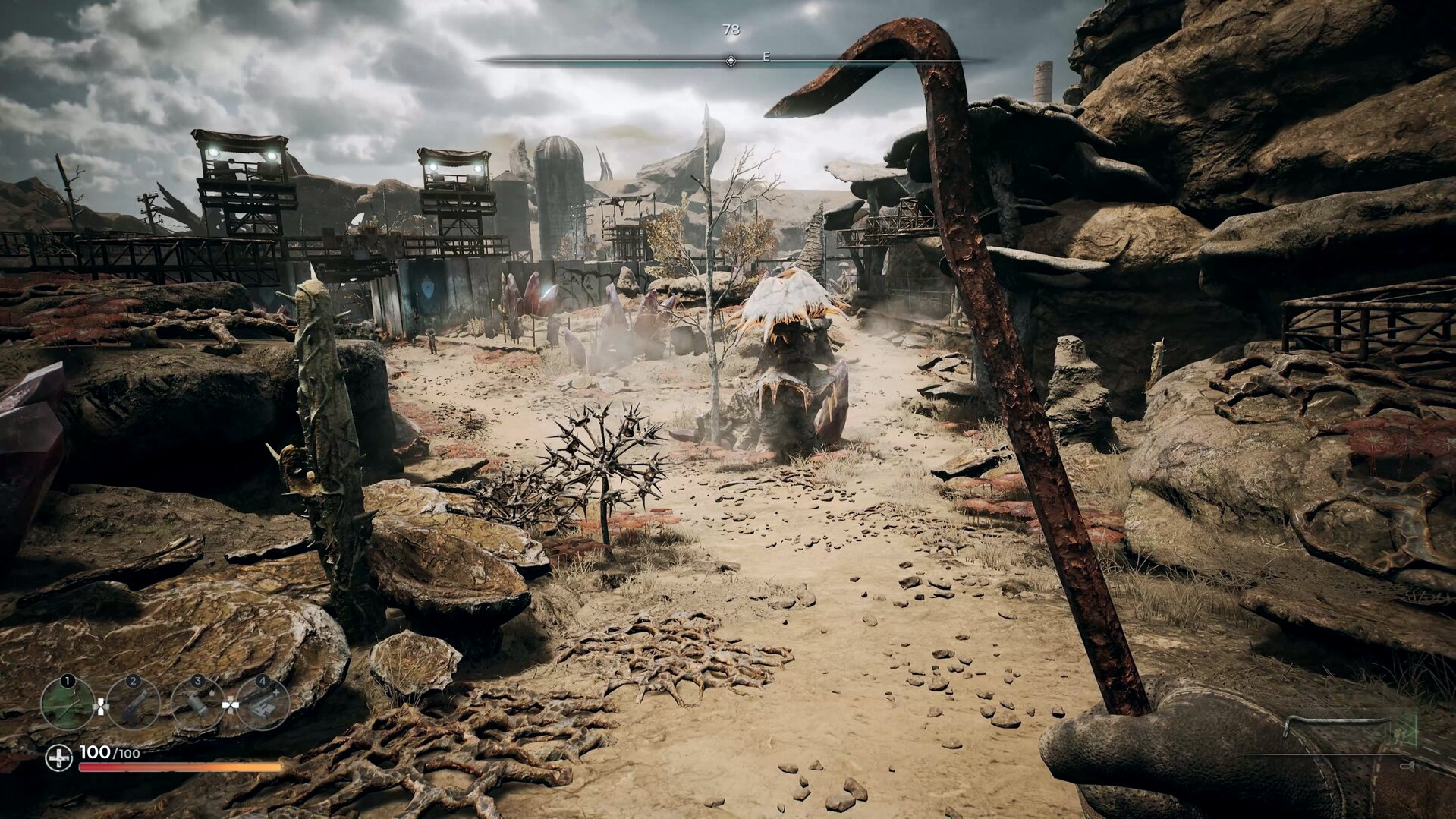Viewport: 1456px width, 819px height.
Task: Select the healing item in slot 4
Action: (263, 703)
